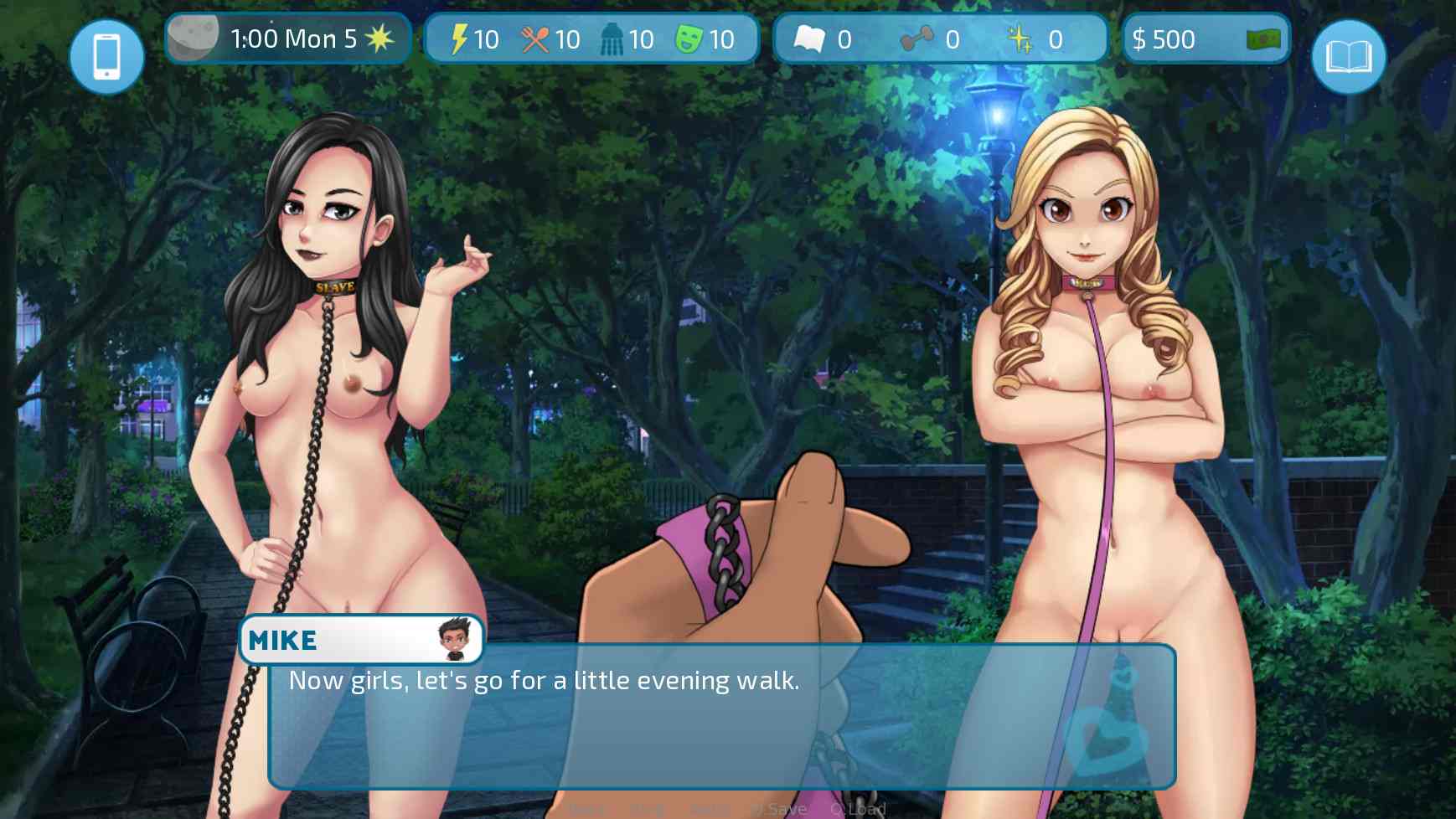Click the moon phase indicator
Viewport: 1456px width, 819px height.
click(x=193, y=37)
